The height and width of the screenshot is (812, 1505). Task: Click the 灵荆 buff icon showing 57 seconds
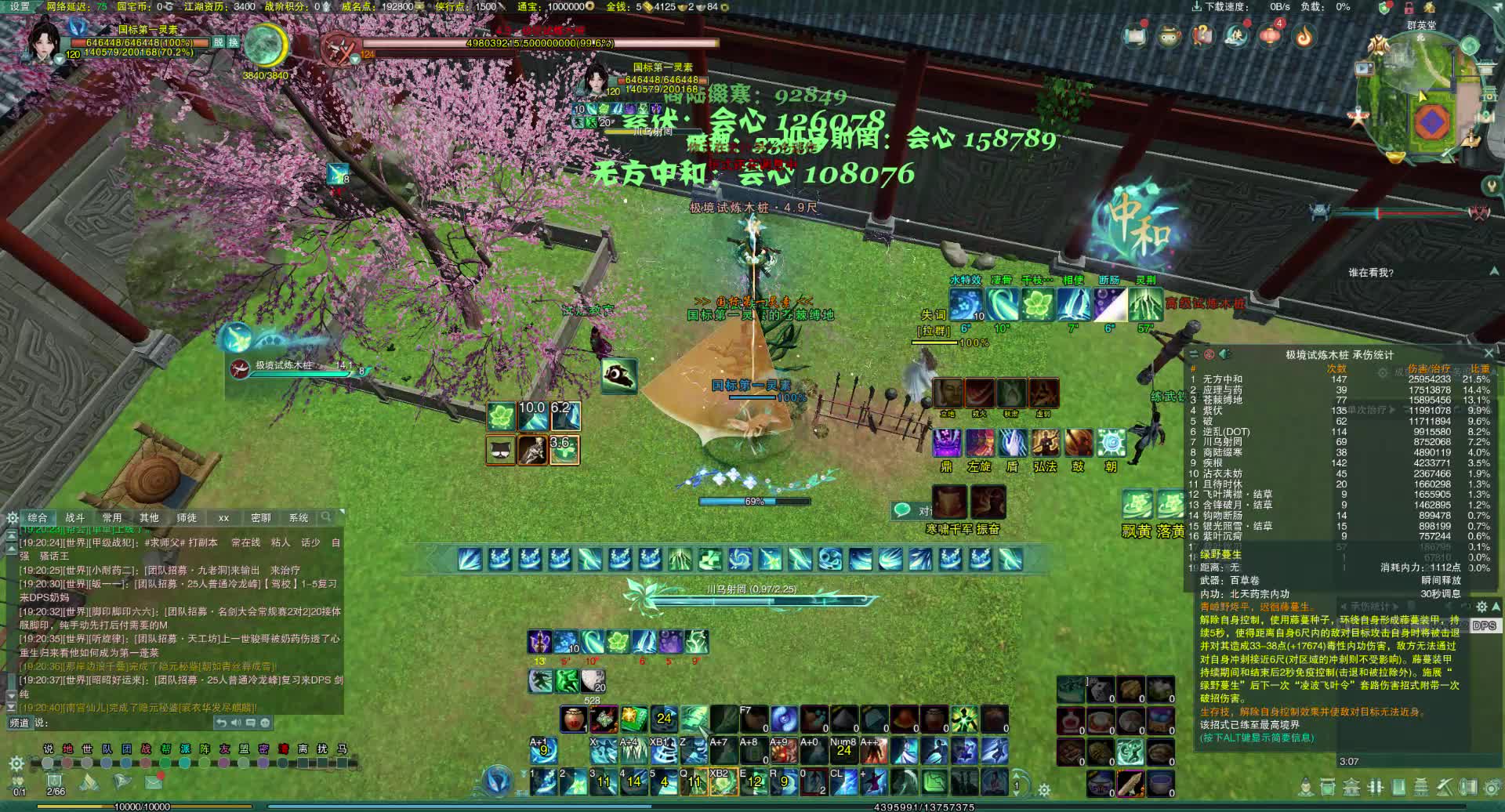pyautogui.click(x=1148, y=305)
